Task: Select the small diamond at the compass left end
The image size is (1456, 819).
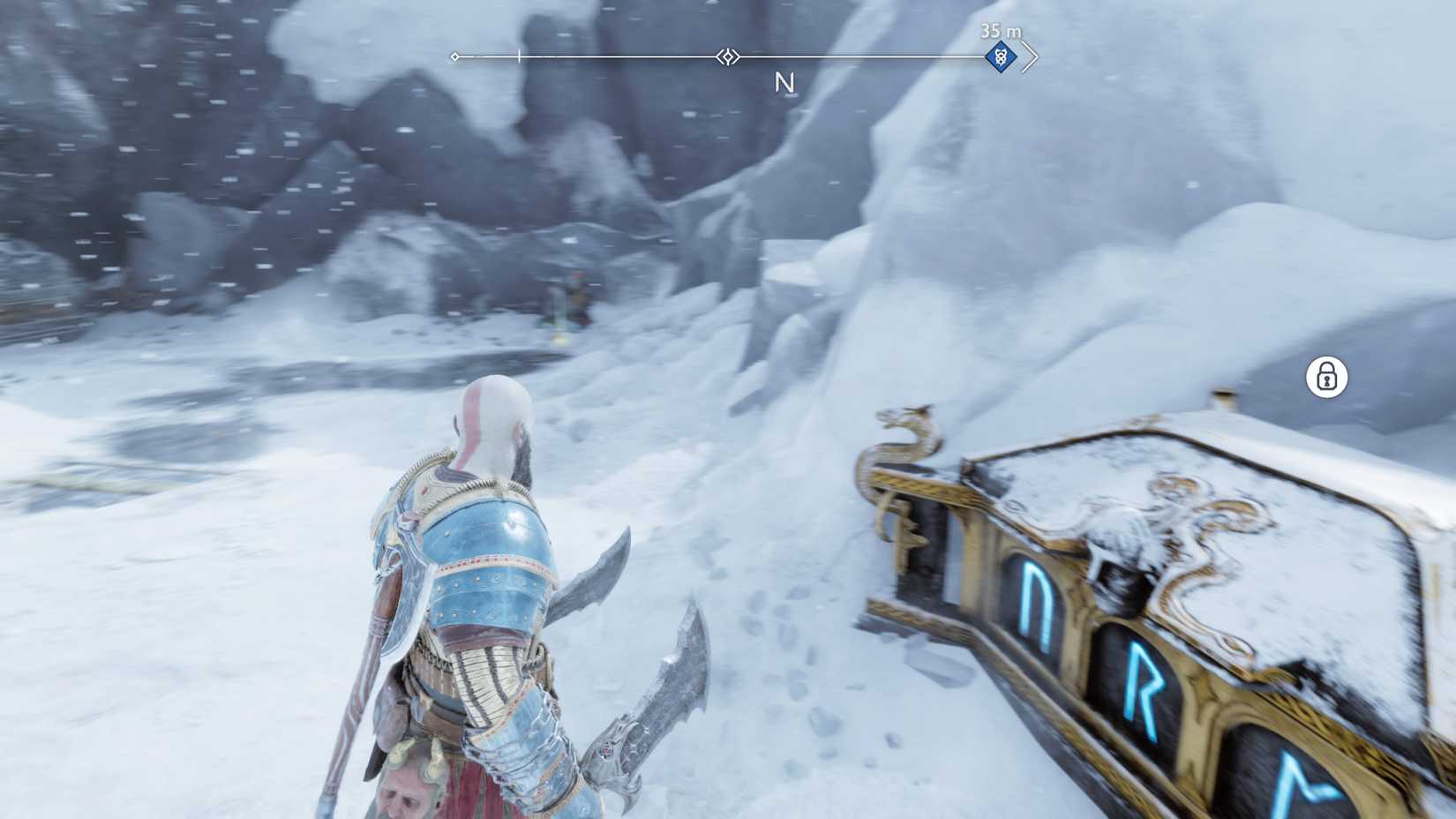Action: (454, 56)
